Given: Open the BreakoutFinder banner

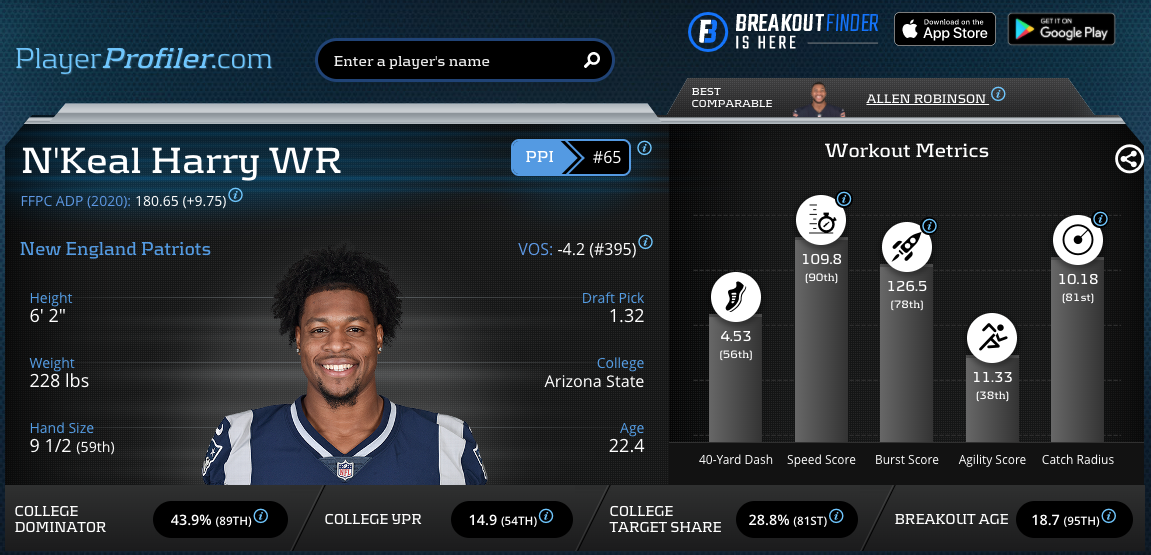Looking at the screenshot, I should pyautogui.click(x=783, y=30).
